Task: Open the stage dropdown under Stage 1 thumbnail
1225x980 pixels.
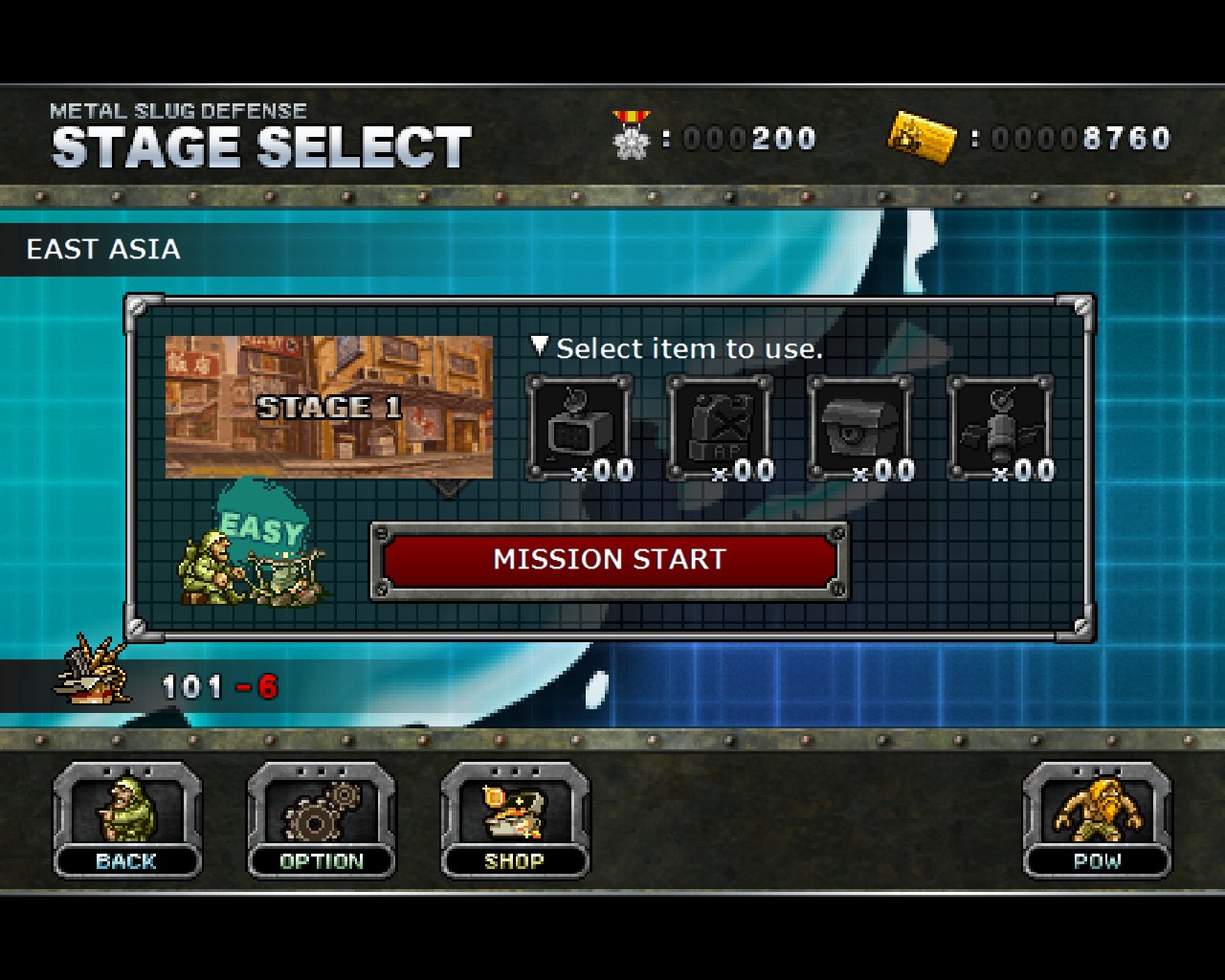Action: tap(443, 490)
